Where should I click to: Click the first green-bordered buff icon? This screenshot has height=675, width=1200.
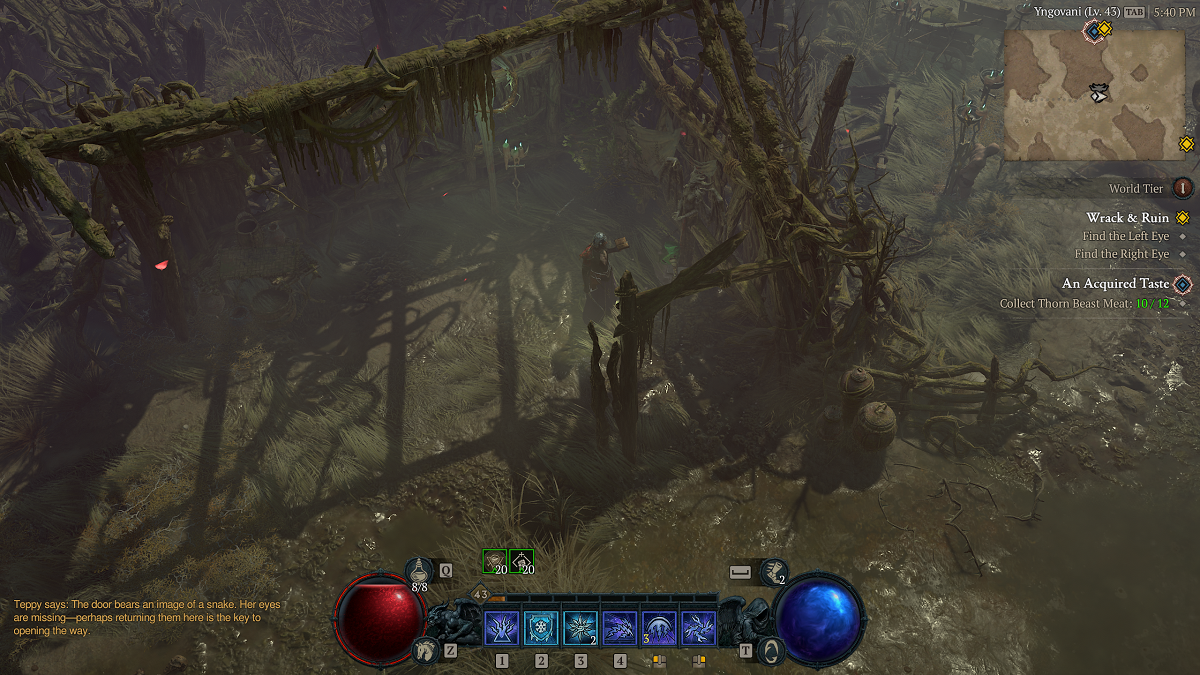[x=495, y=561]
